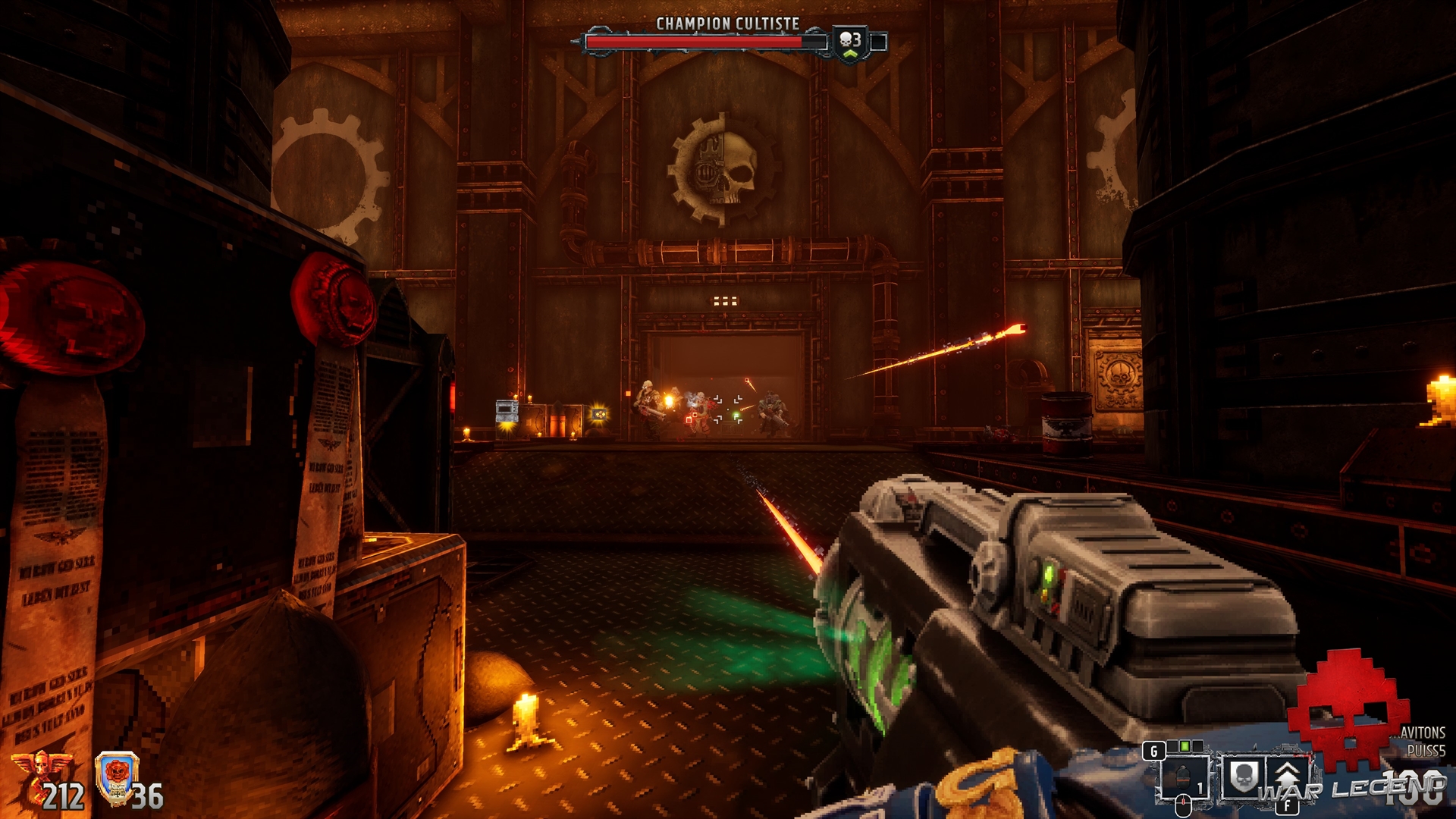The height and width of the screenshot is (819, 1456).
Task: Click the skull shield icon
Action: (1242, 777)
